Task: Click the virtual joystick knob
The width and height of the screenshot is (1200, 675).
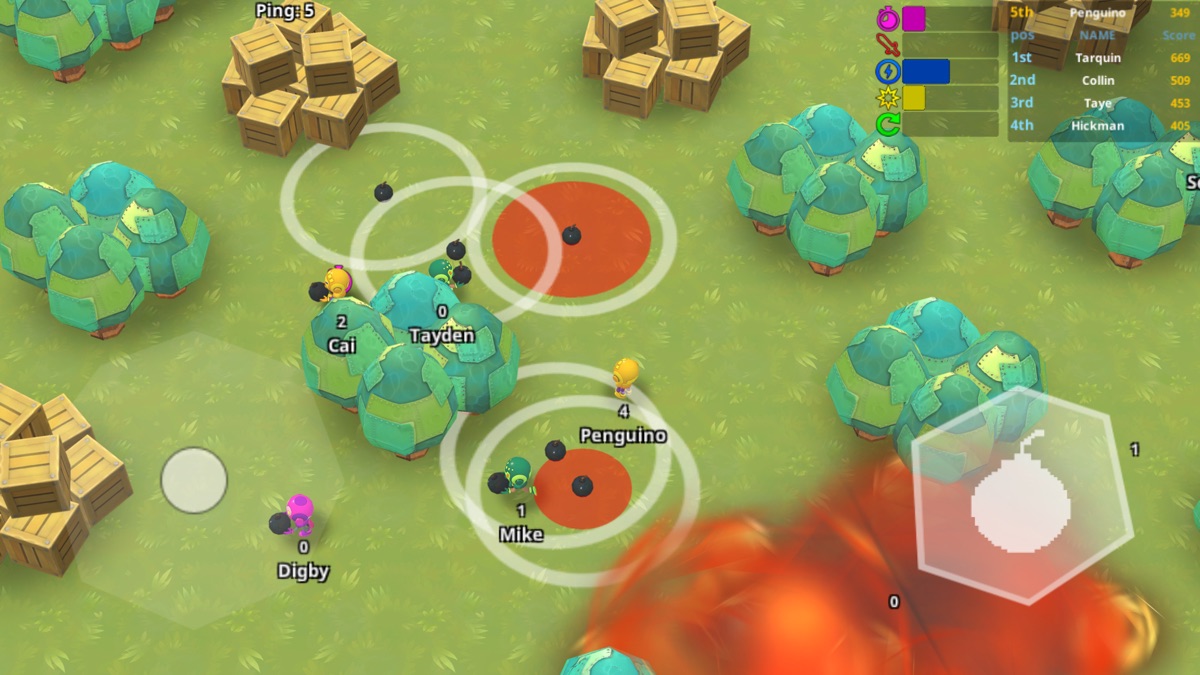Action: [x=194, y=480]
